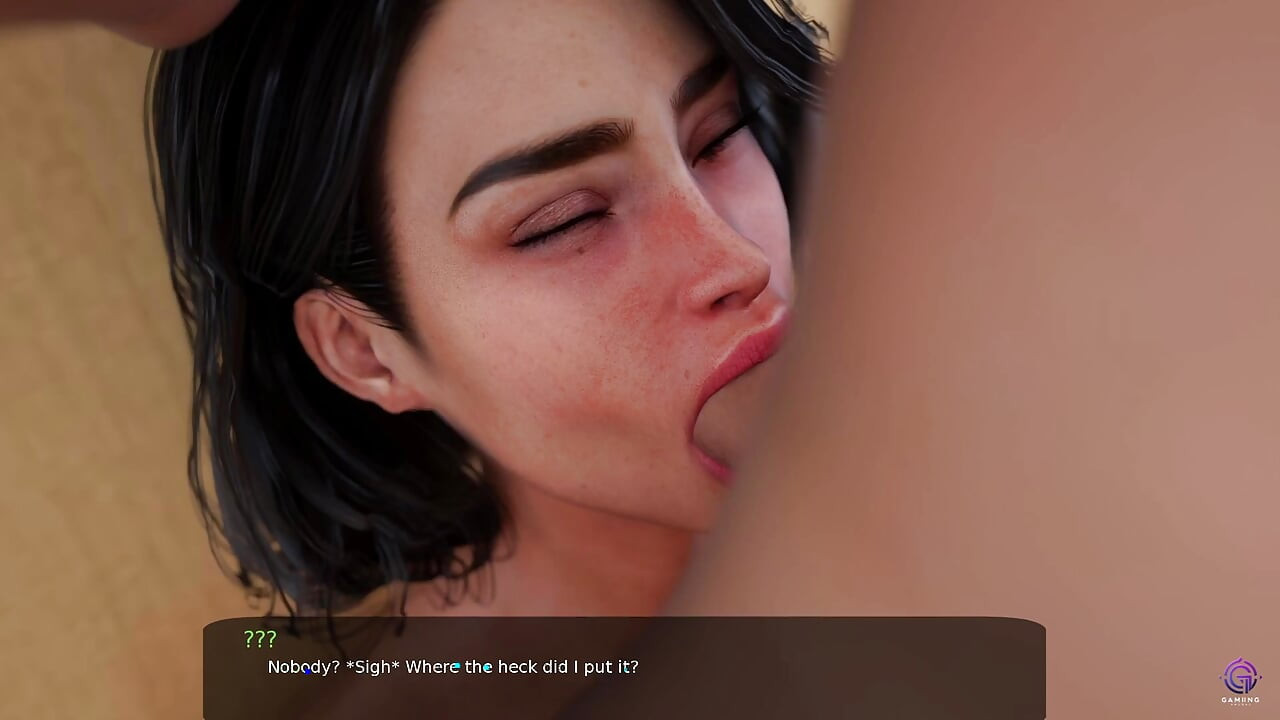Click the small text under the logo
This screenshot has width=1280, height=720.
[1240, 703]
